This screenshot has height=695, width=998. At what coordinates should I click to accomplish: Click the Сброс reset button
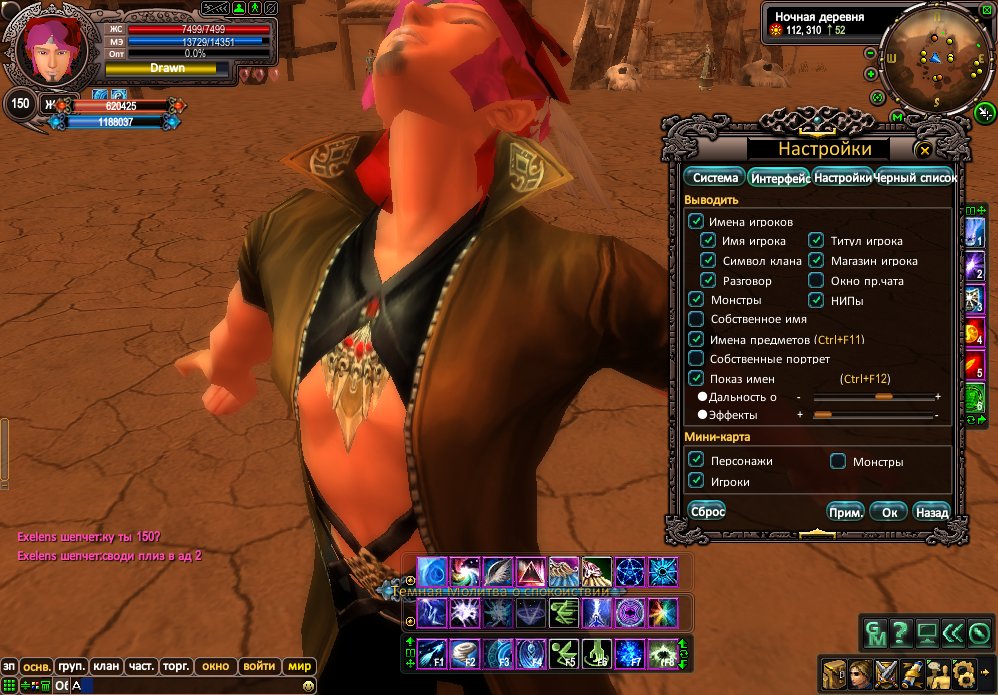(x=708, y=511)
